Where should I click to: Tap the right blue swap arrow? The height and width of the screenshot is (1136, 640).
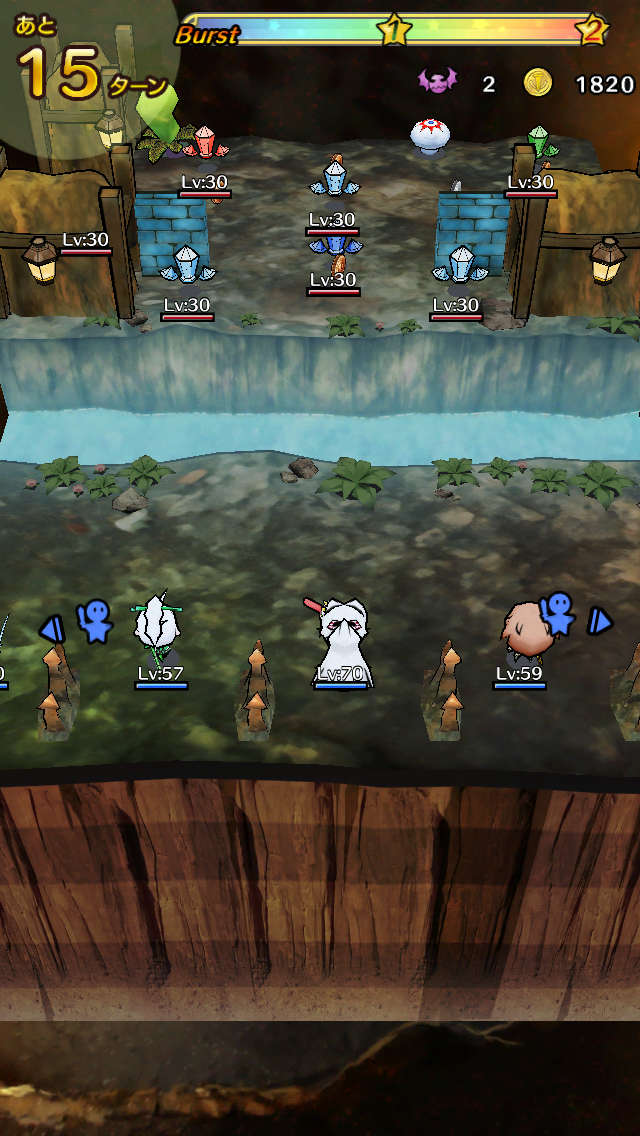pyautogui.click(x=599, y=621)
